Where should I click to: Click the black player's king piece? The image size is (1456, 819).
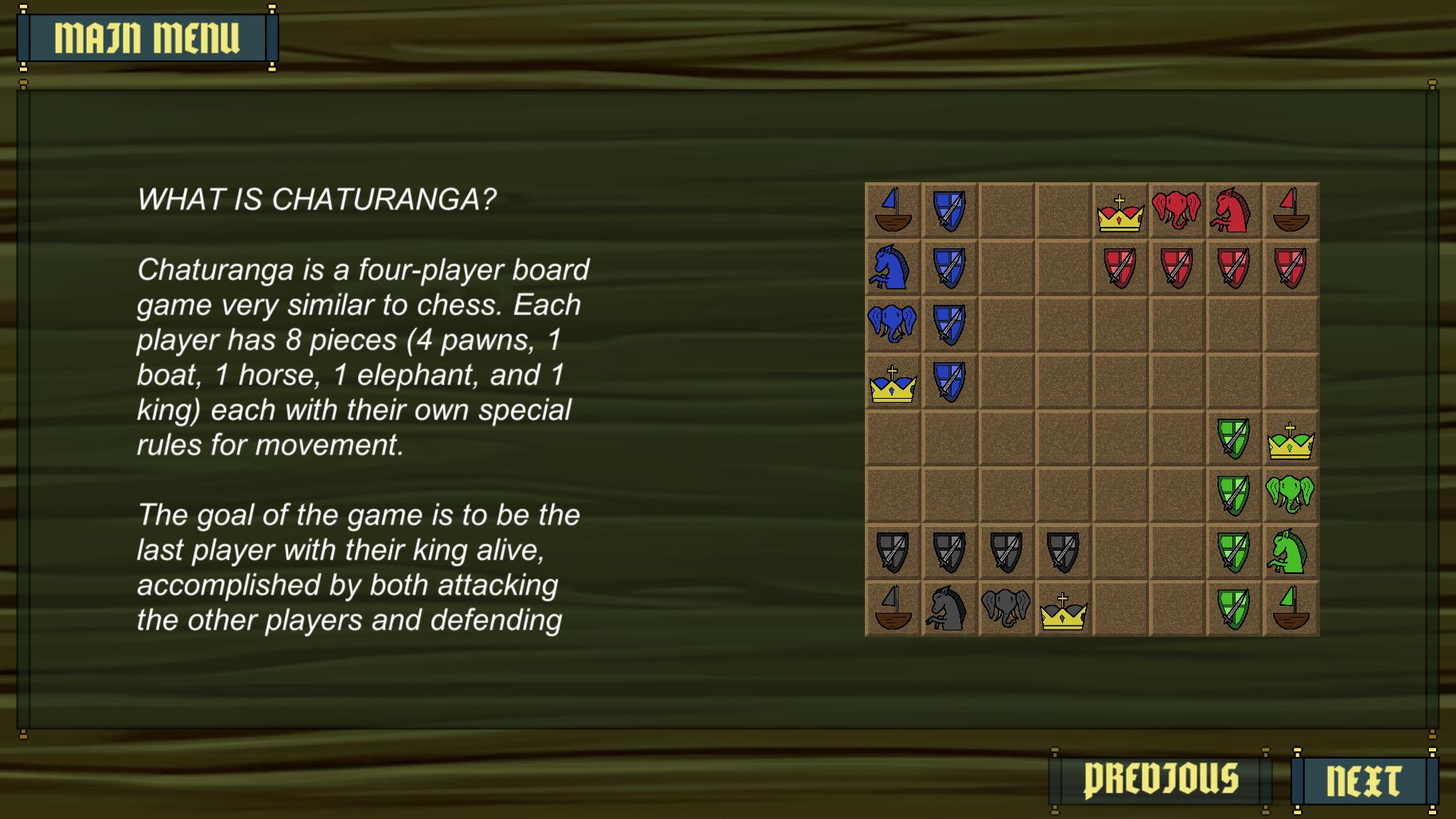tap(1065, 609)
